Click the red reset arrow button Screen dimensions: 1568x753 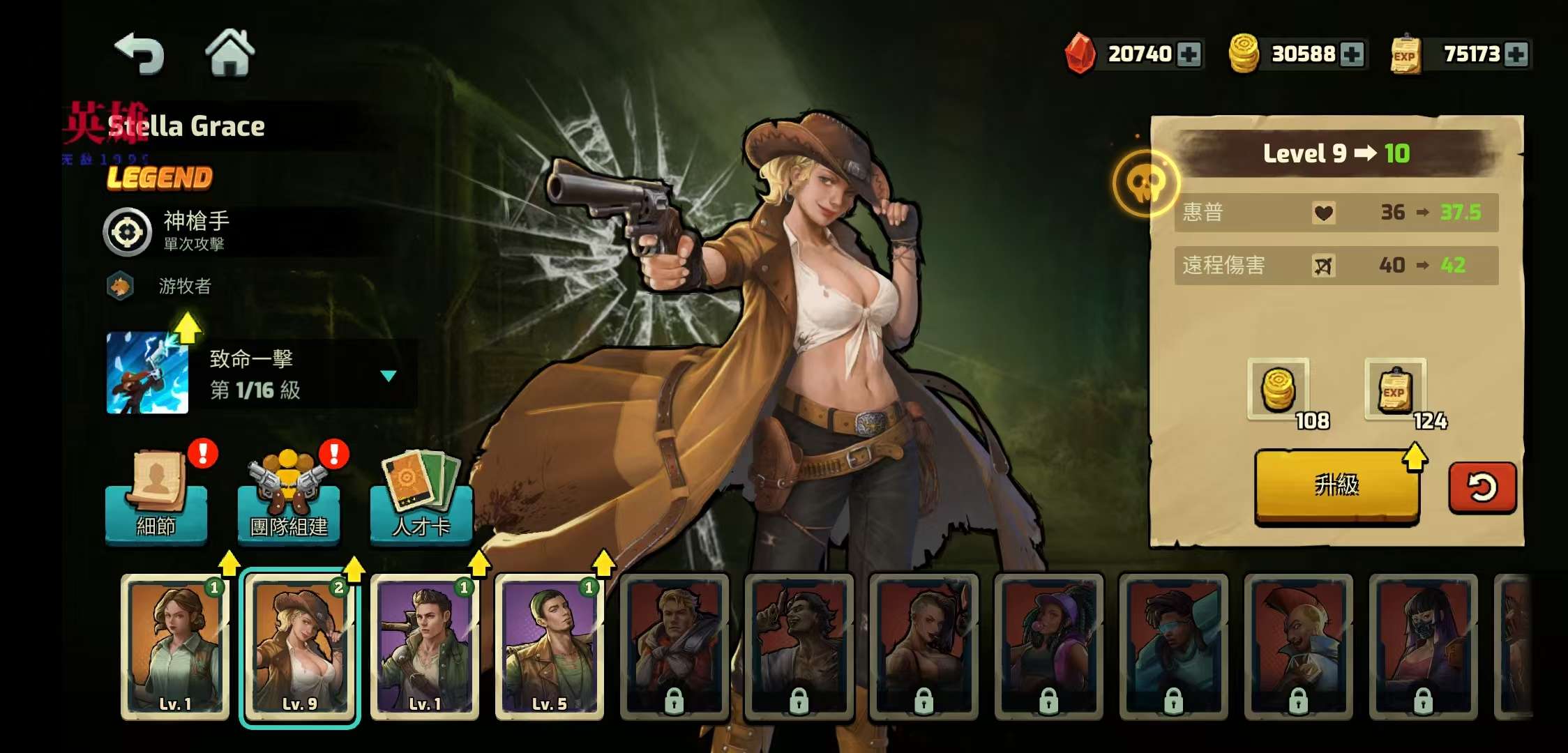pos(1482,487)
